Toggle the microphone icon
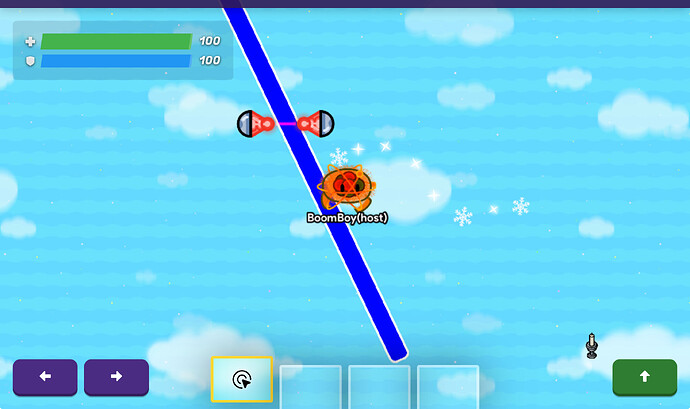 [x=591, y=345]
